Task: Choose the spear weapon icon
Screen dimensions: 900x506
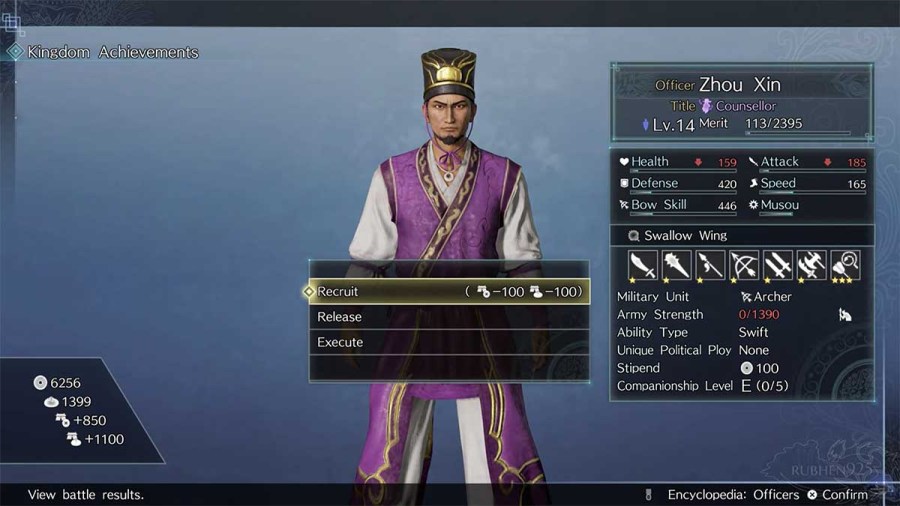Action: (710, 265)
